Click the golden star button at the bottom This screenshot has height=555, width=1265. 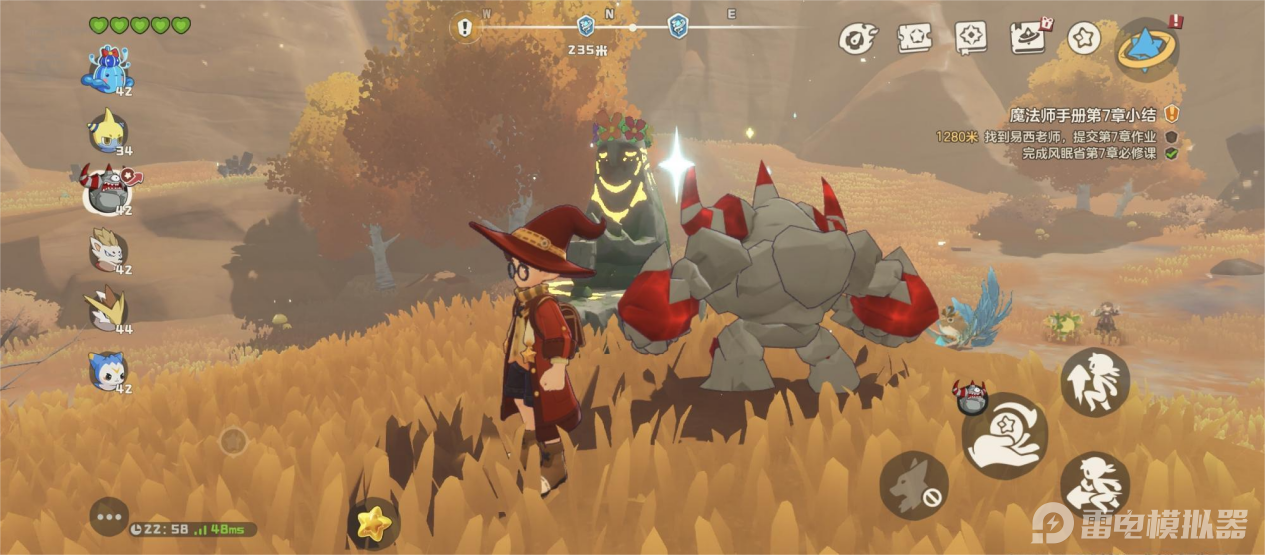pyautogui.click(x=374, y=522)
